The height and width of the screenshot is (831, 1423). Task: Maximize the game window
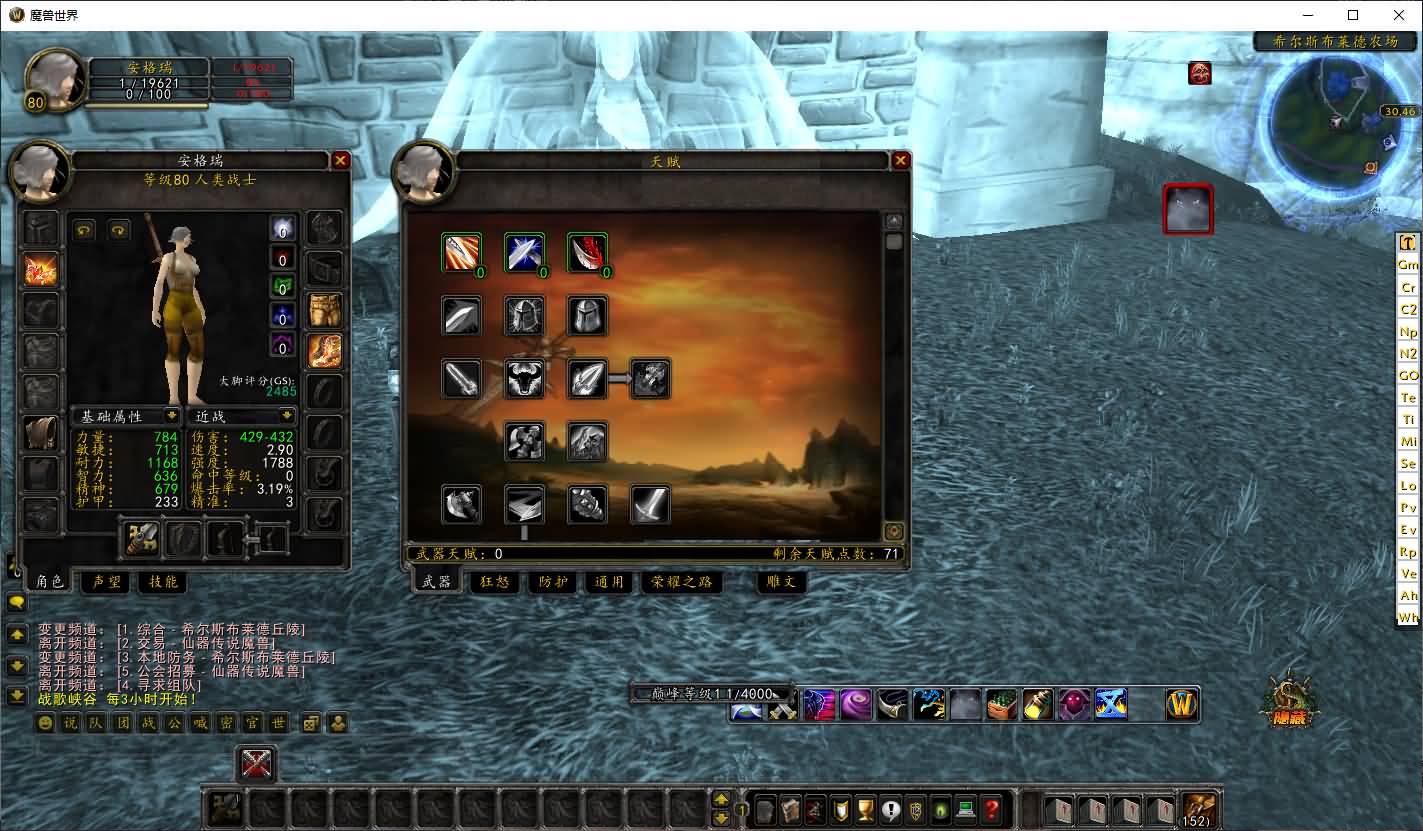pos(1353,15)
